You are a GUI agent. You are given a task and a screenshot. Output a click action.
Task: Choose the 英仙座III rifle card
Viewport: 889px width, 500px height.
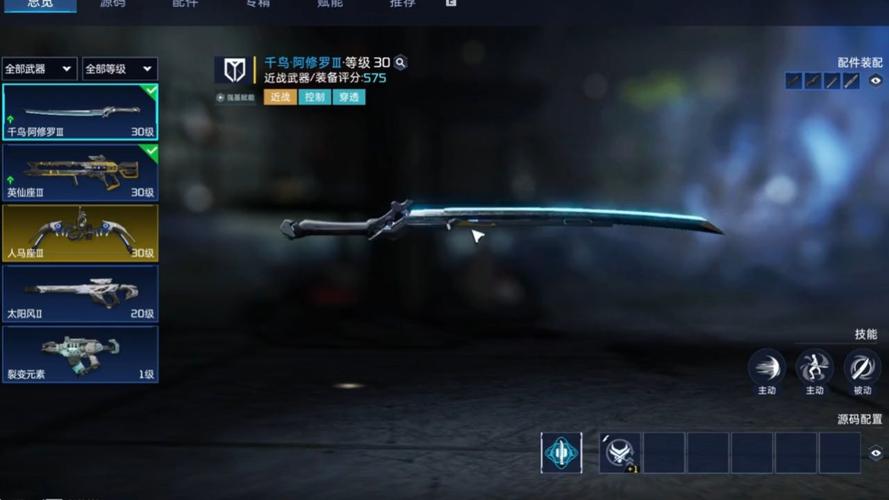(80, 172)
